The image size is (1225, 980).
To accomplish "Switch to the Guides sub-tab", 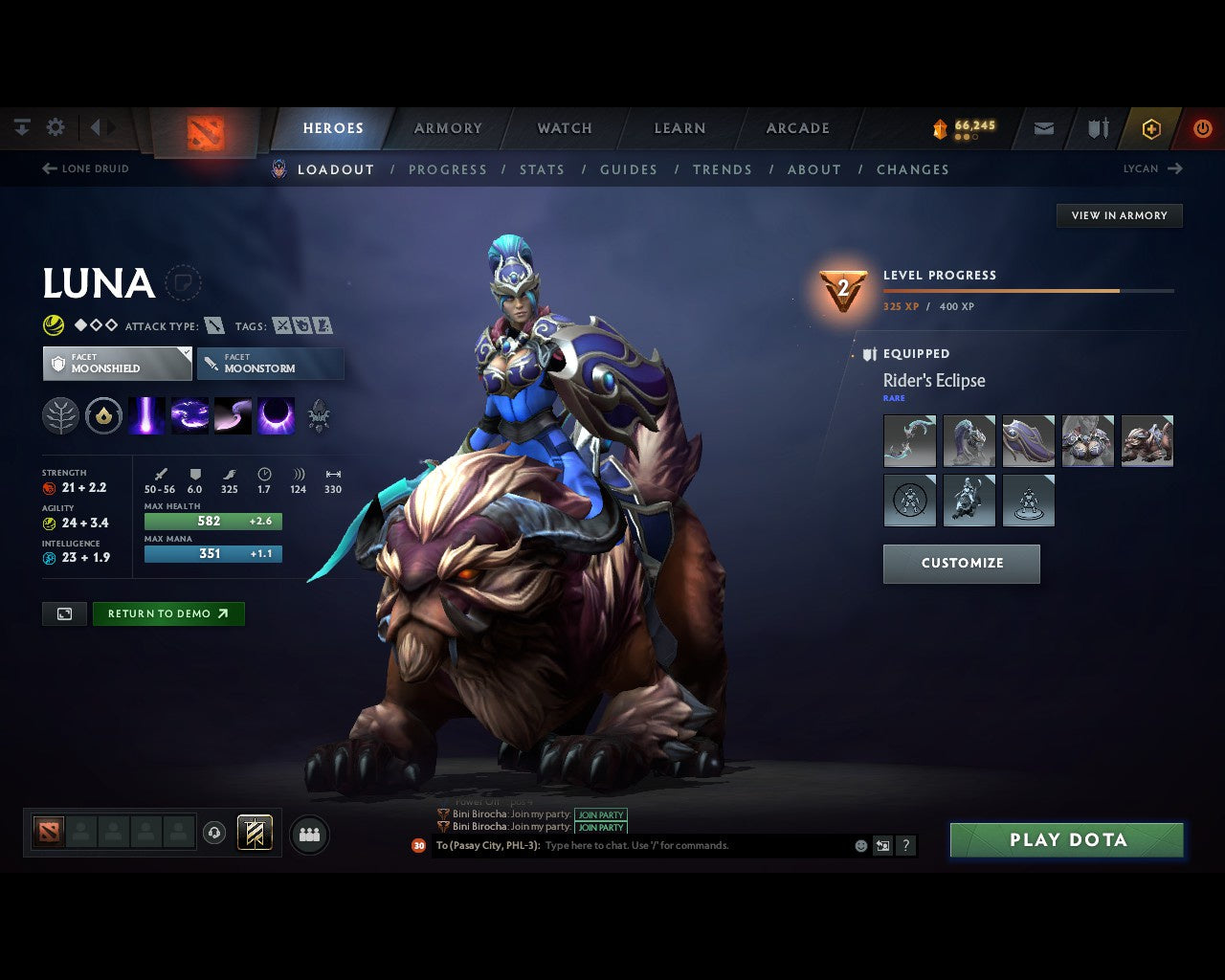I will click(629, 169).
